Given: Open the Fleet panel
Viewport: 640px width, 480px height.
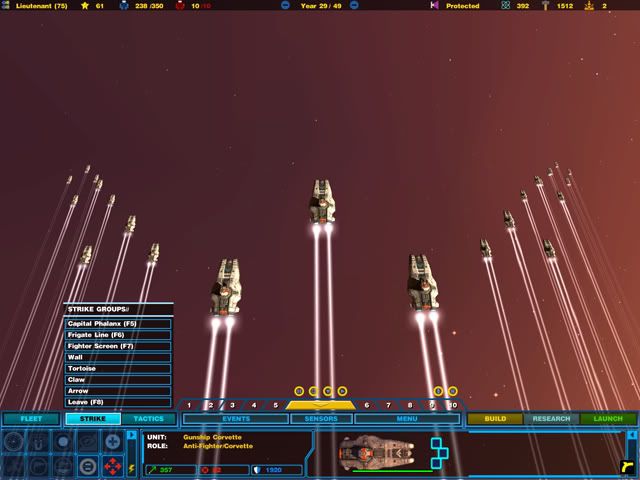Looking at the screenshot, I should (31, 419).
